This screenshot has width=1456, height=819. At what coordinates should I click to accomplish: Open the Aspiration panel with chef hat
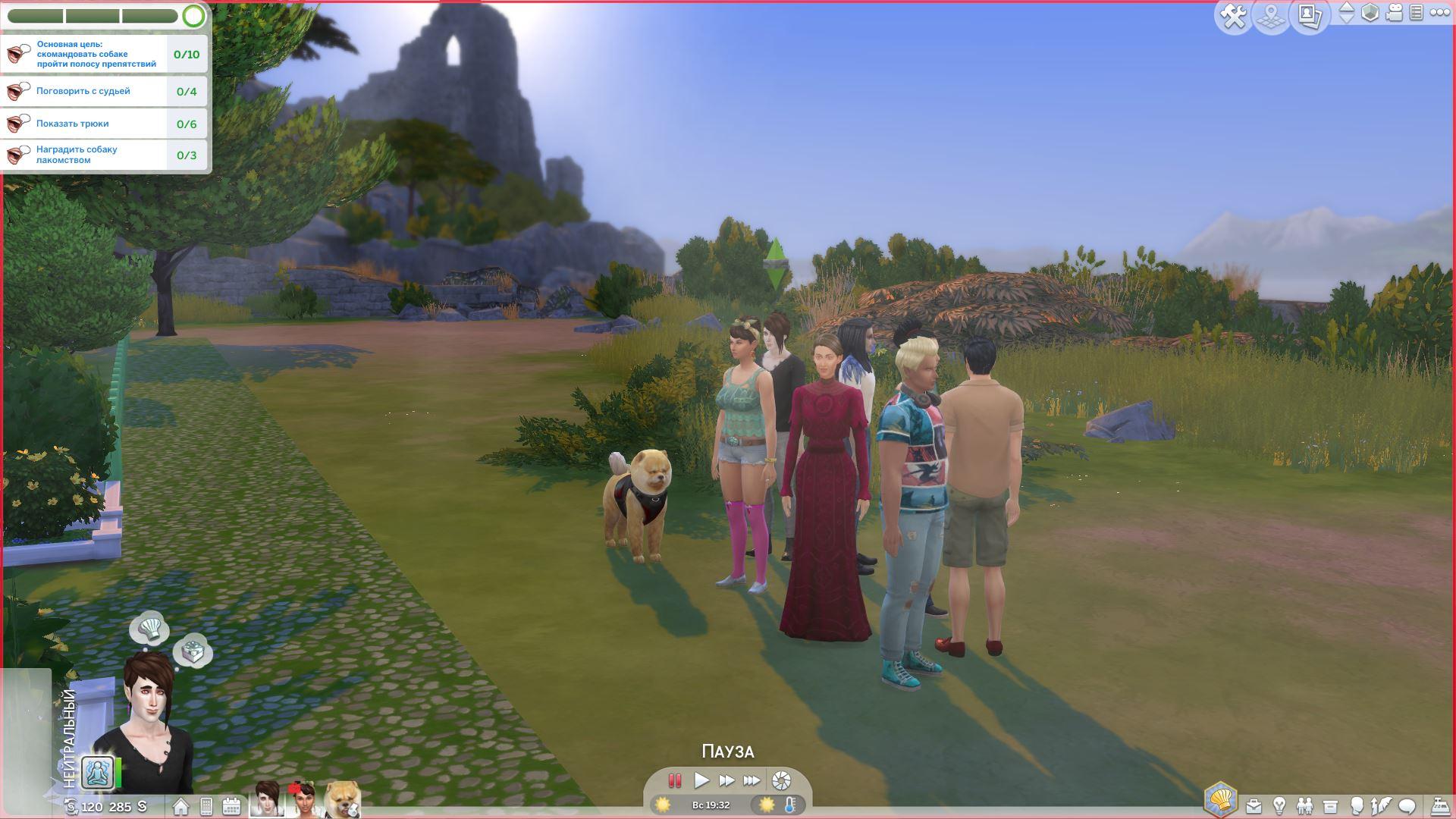pyautogui.click(x=1220, y=800)
